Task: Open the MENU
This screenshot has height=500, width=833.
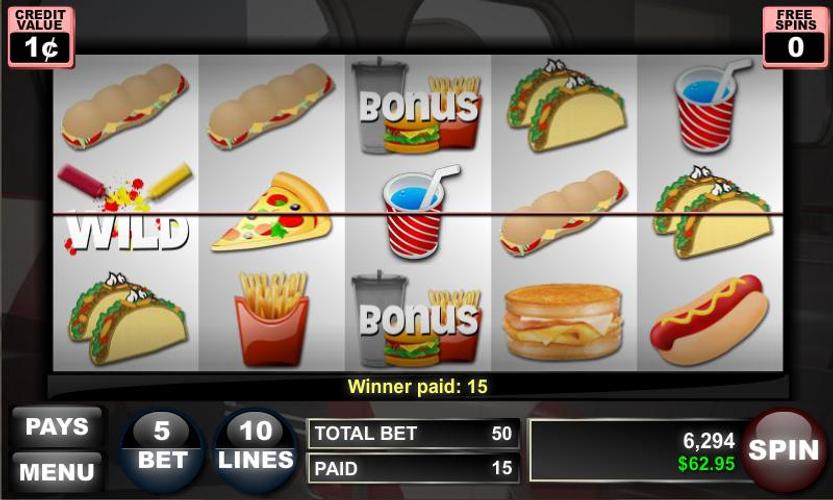Action: [x=57, y=470]
